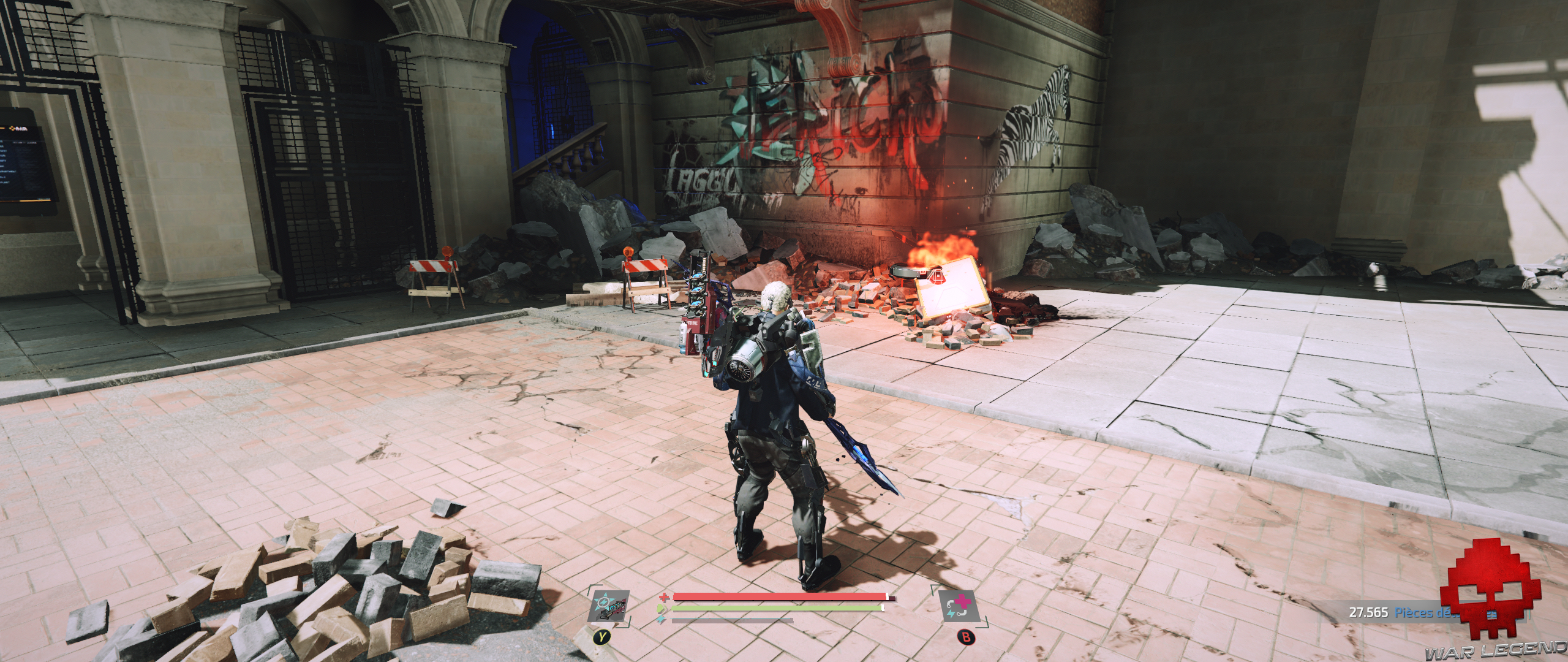
Task: Click the red pixel skull watermark logo
Action: (1493, 587)
